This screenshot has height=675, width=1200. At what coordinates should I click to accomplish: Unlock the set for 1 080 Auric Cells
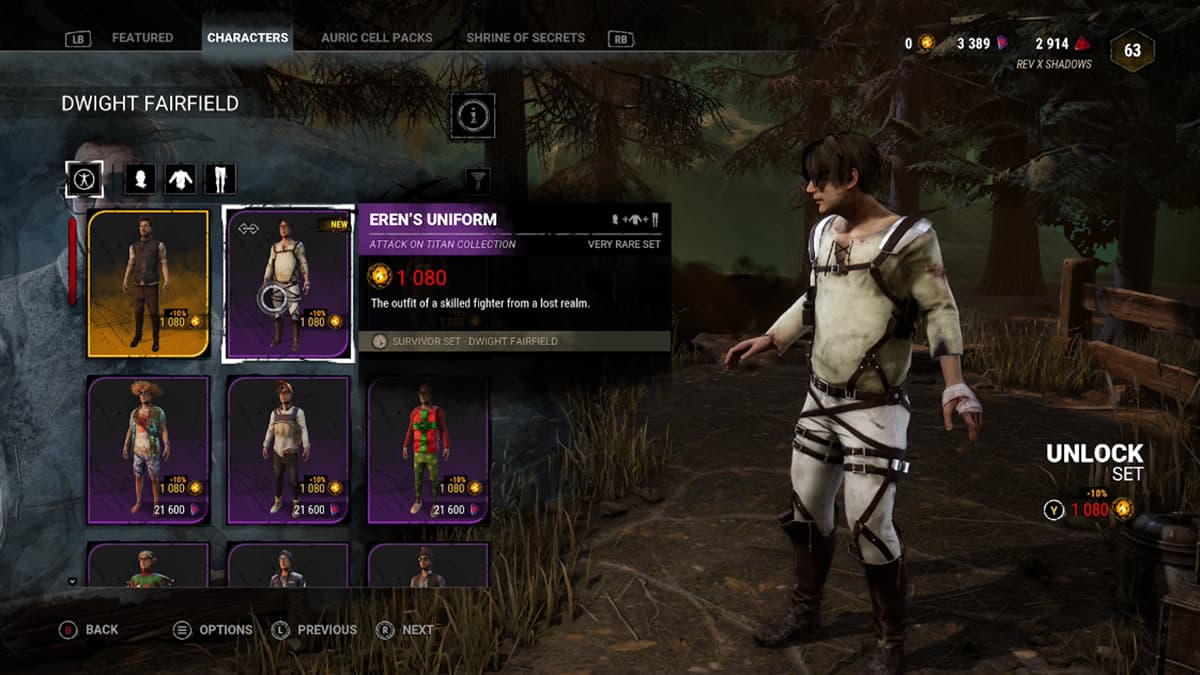(x=1088, y=509)
